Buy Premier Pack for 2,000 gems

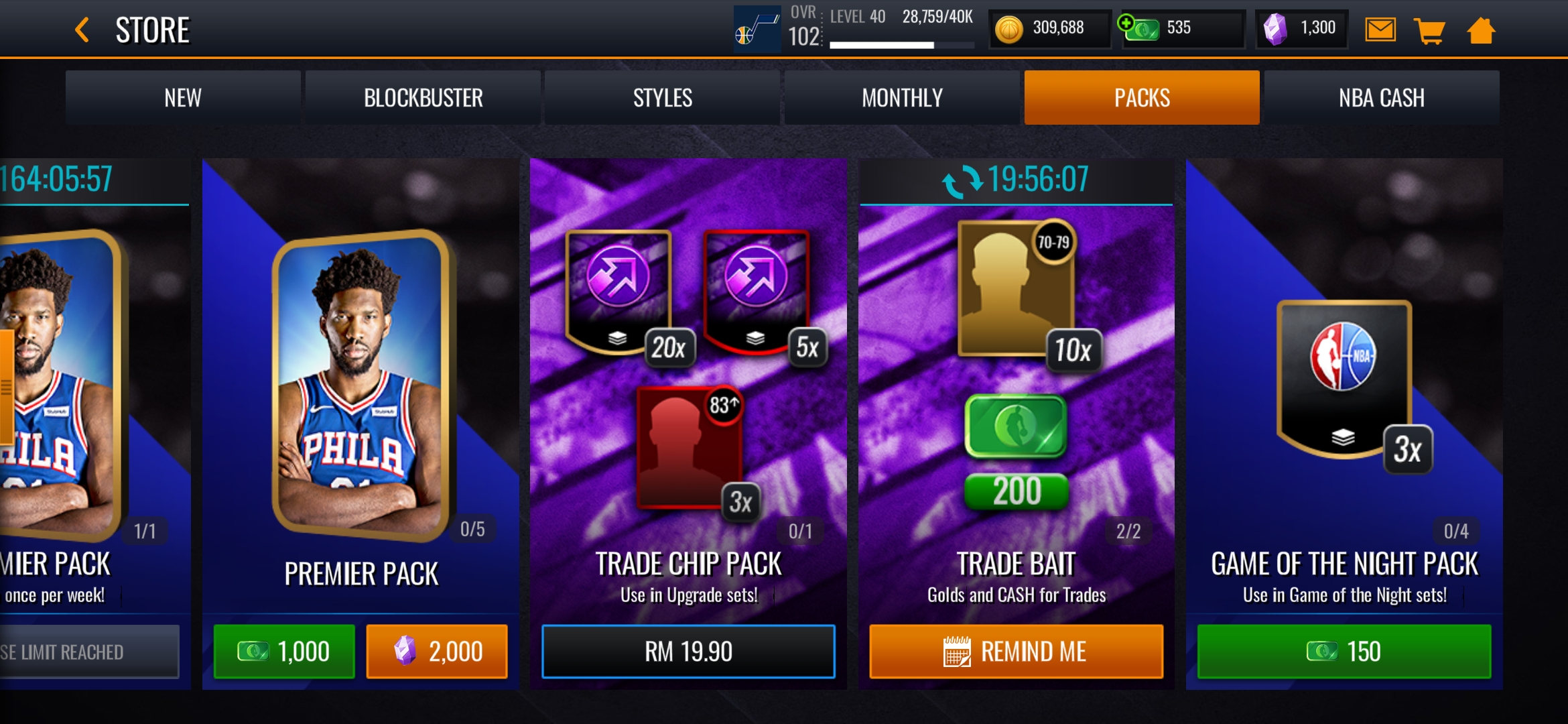click(437, 651)
